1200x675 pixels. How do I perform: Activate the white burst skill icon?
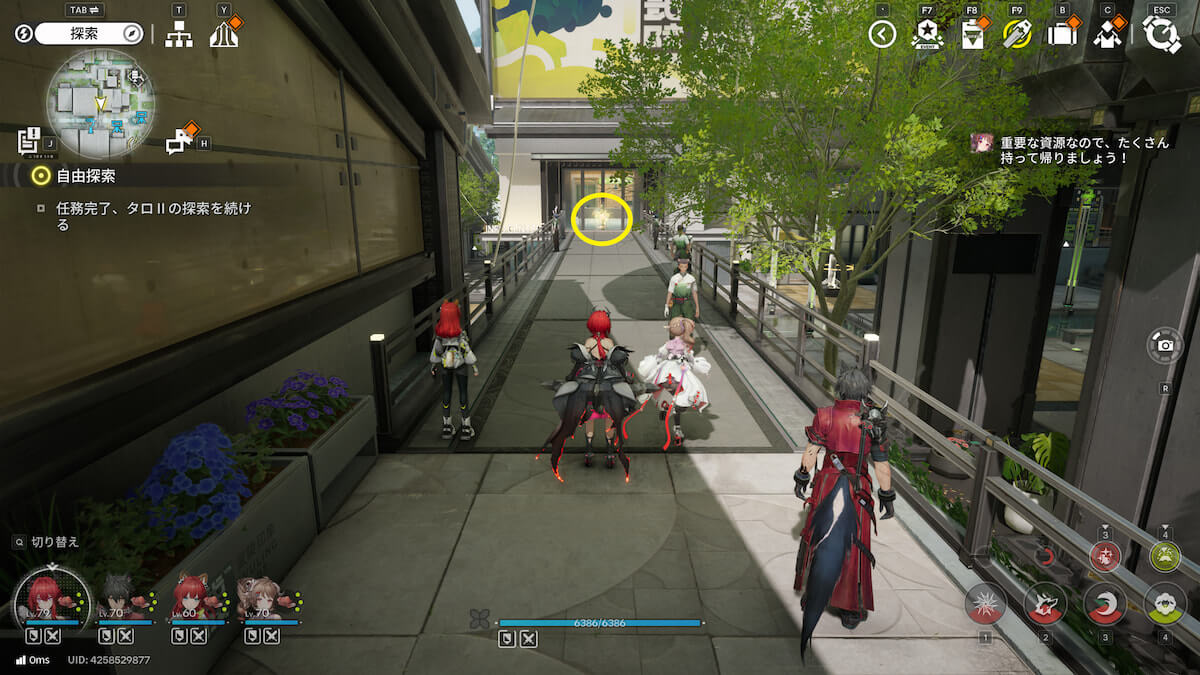click(985, 603)
